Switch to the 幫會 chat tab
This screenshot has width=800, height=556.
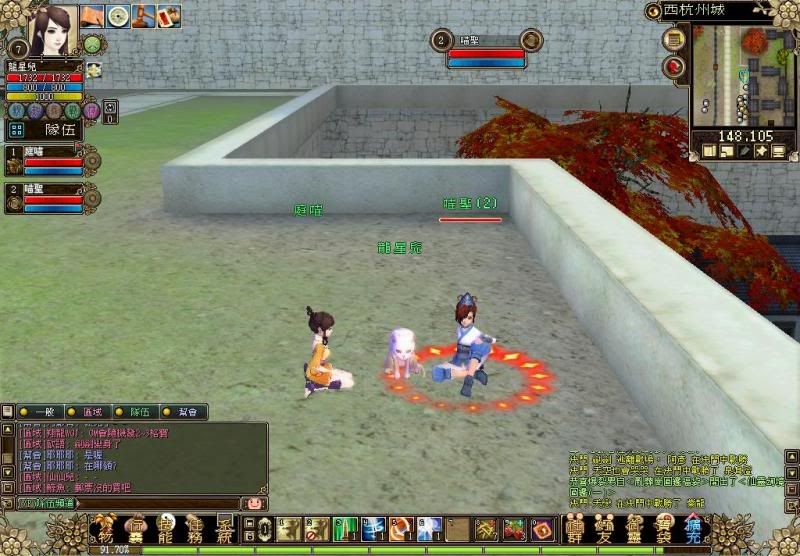click(186, 412)
